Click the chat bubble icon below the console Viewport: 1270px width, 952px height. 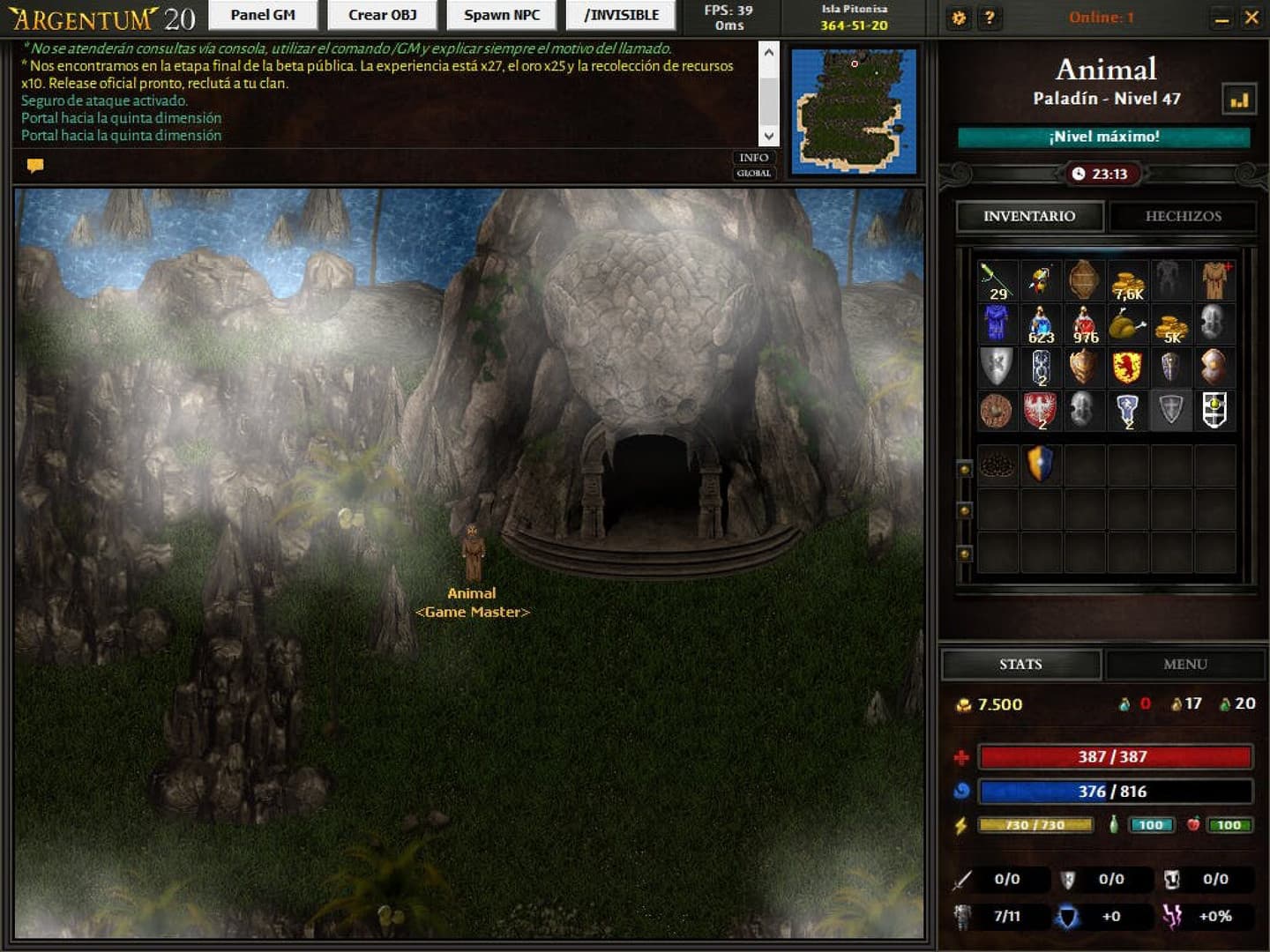tap(35, 166)
